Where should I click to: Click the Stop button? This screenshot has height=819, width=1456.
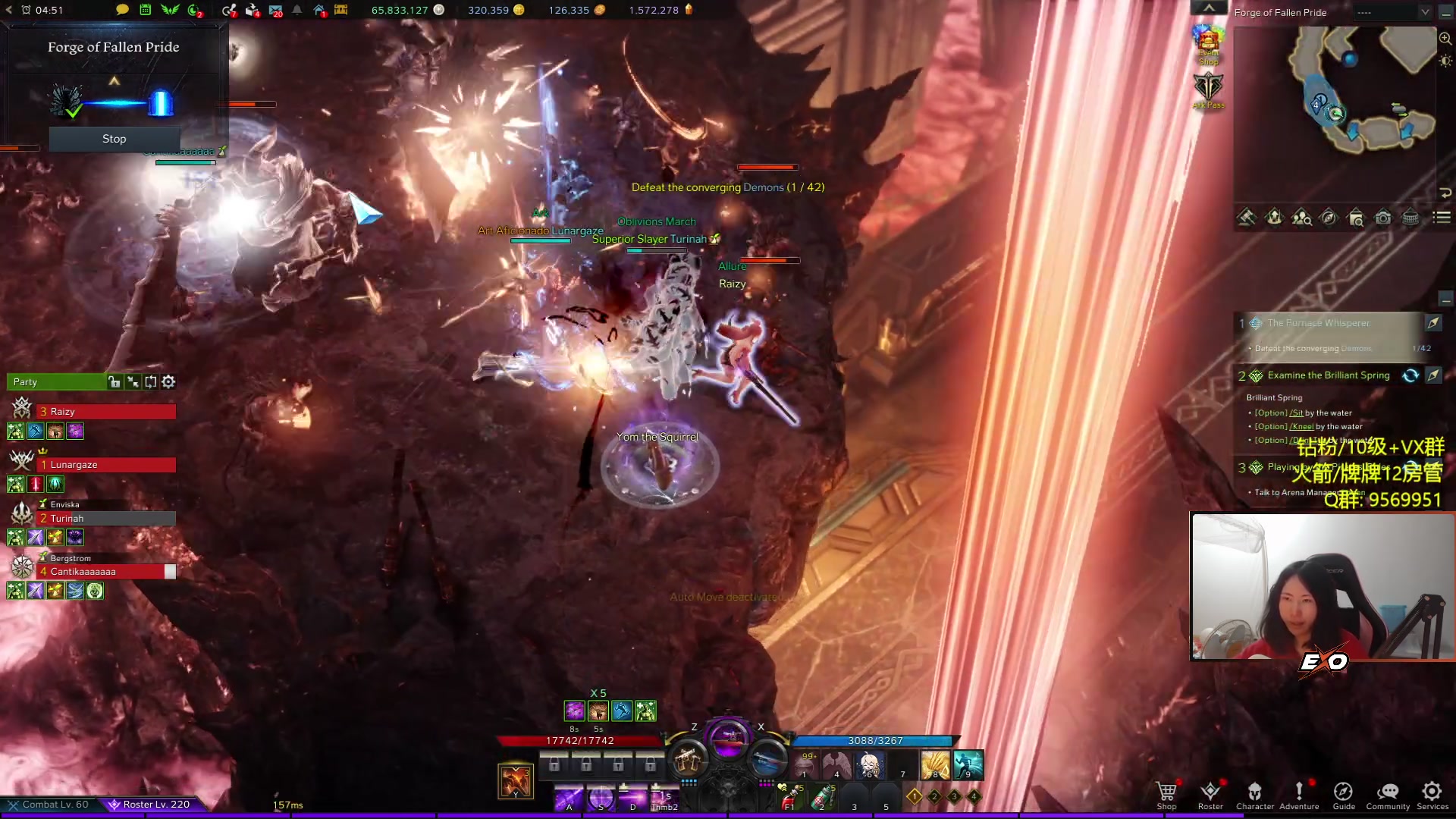(115, 139)
